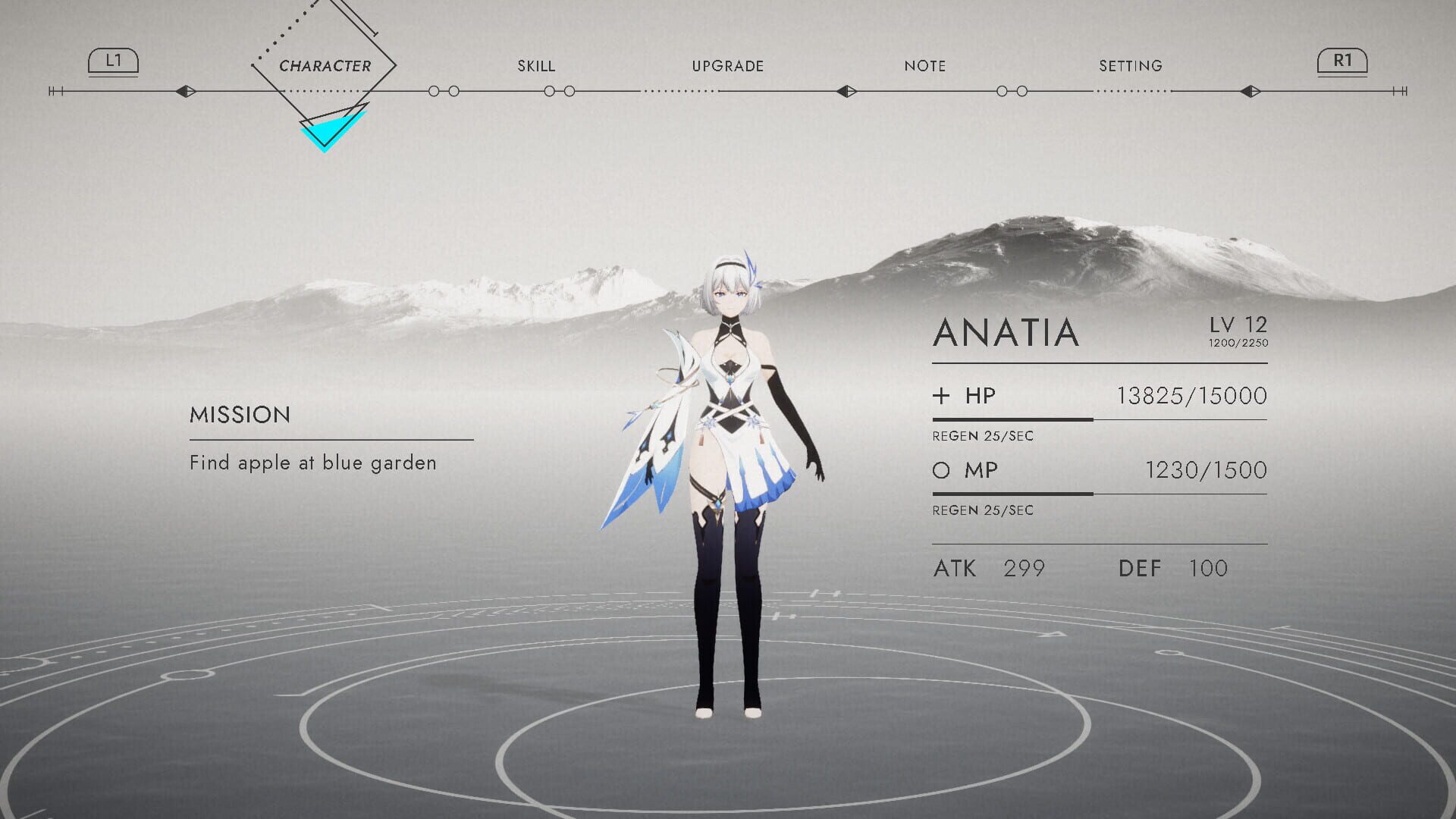Viewport: 1456px width, 819px height.
Task: Click the MP circle icon
Action: [941, 470]
